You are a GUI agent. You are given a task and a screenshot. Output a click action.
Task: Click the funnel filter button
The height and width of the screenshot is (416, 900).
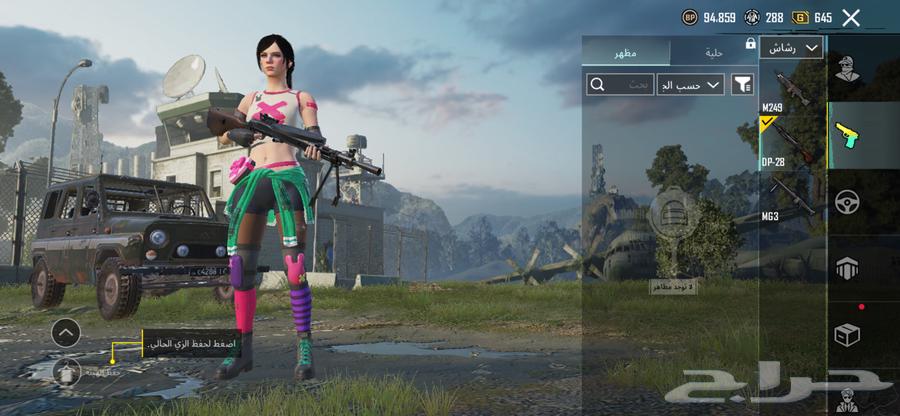click(x=743, y=85)
